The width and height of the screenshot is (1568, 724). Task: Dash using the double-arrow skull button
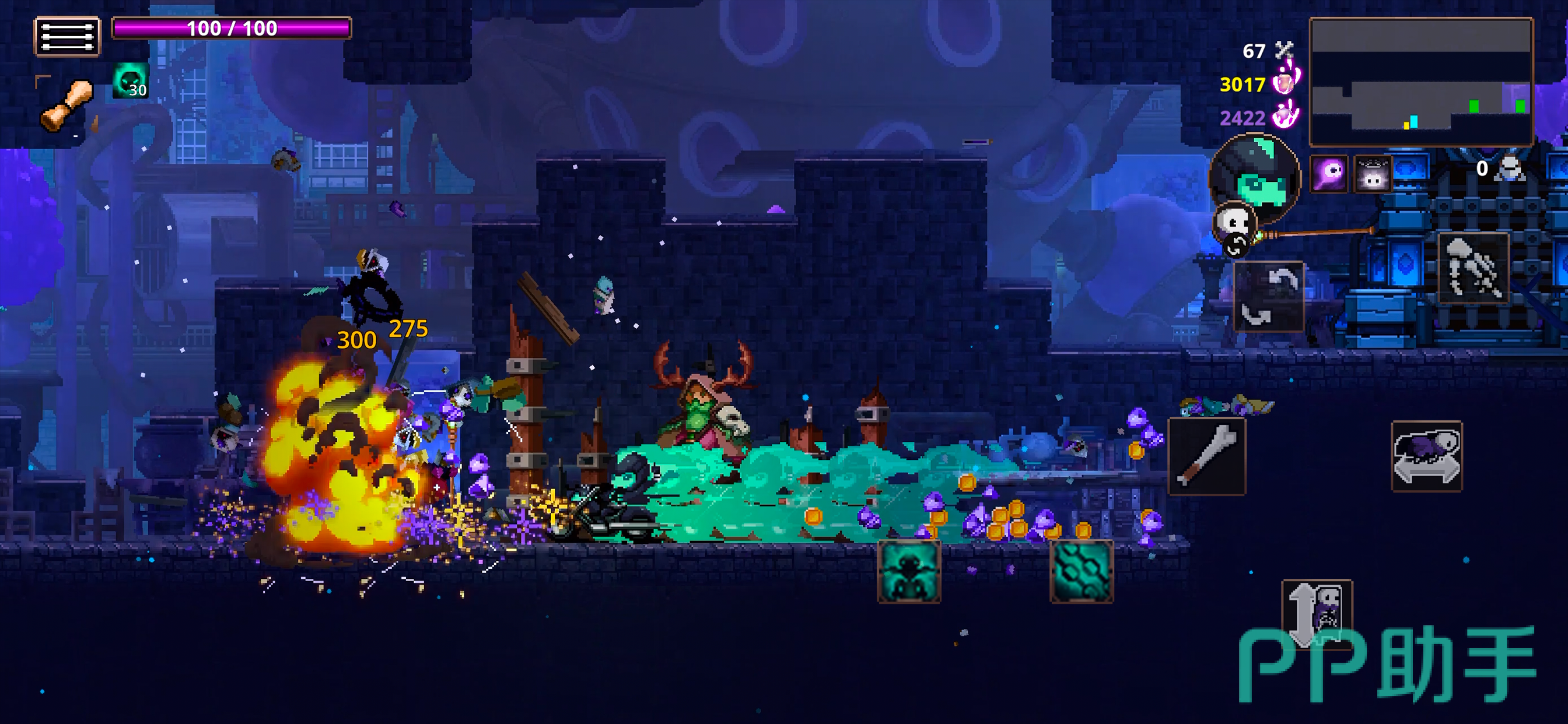point(1426,456)
